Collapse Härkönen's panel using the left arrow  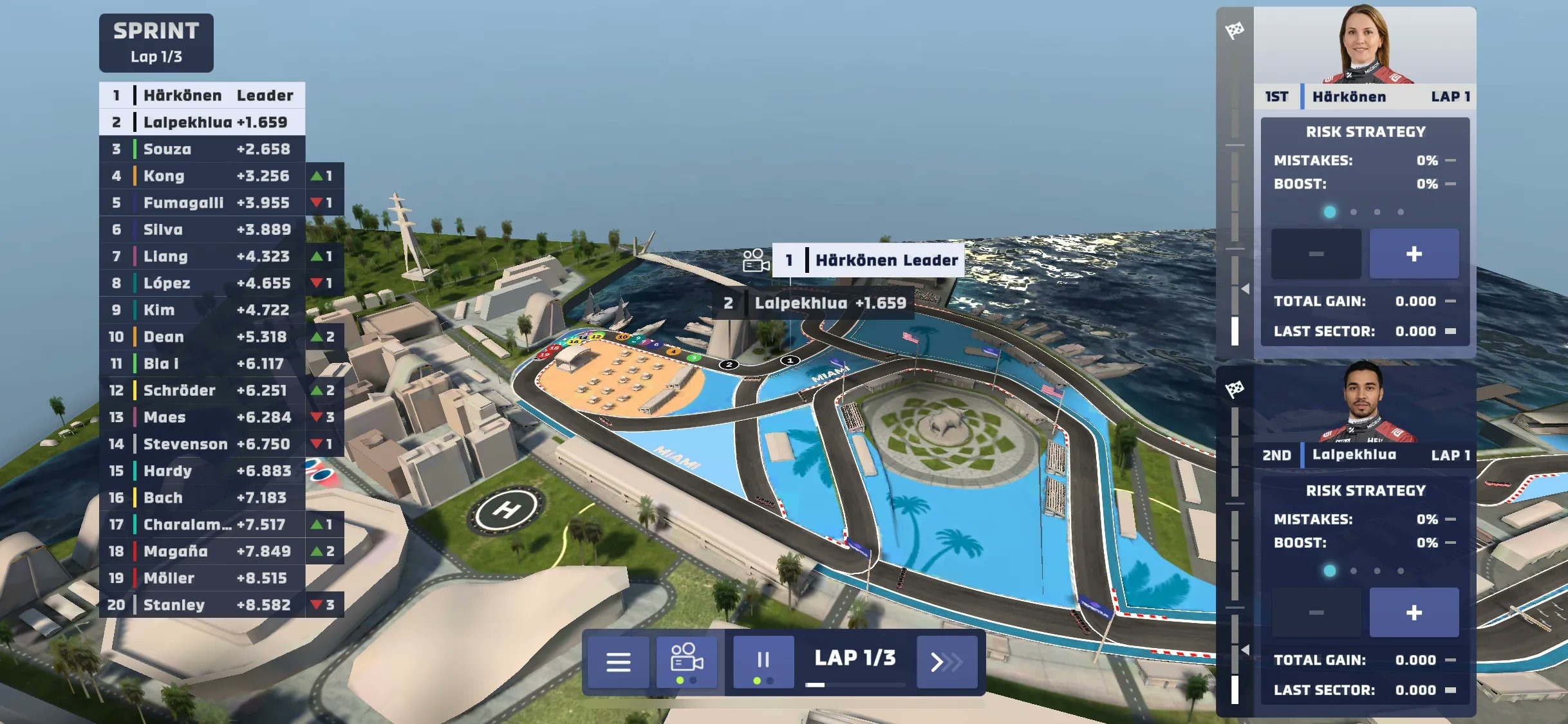click(x=1246, y=288)
